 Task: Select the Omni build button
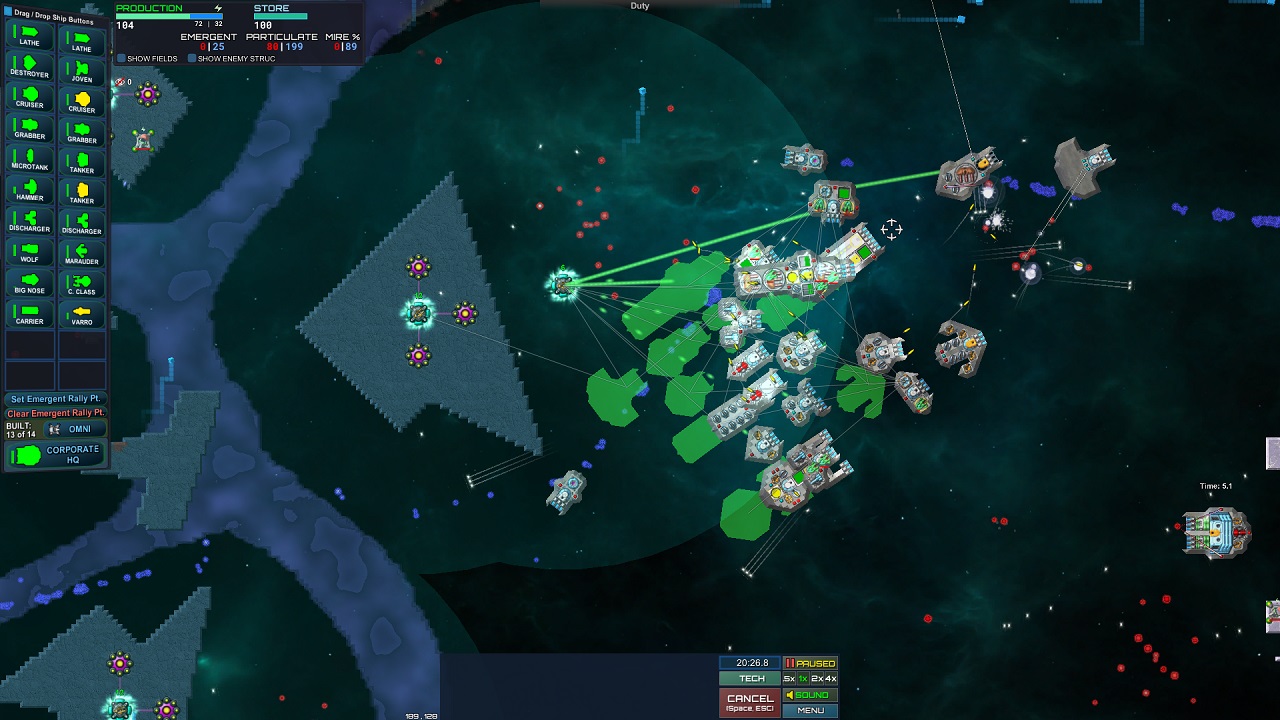click(73, 429)
